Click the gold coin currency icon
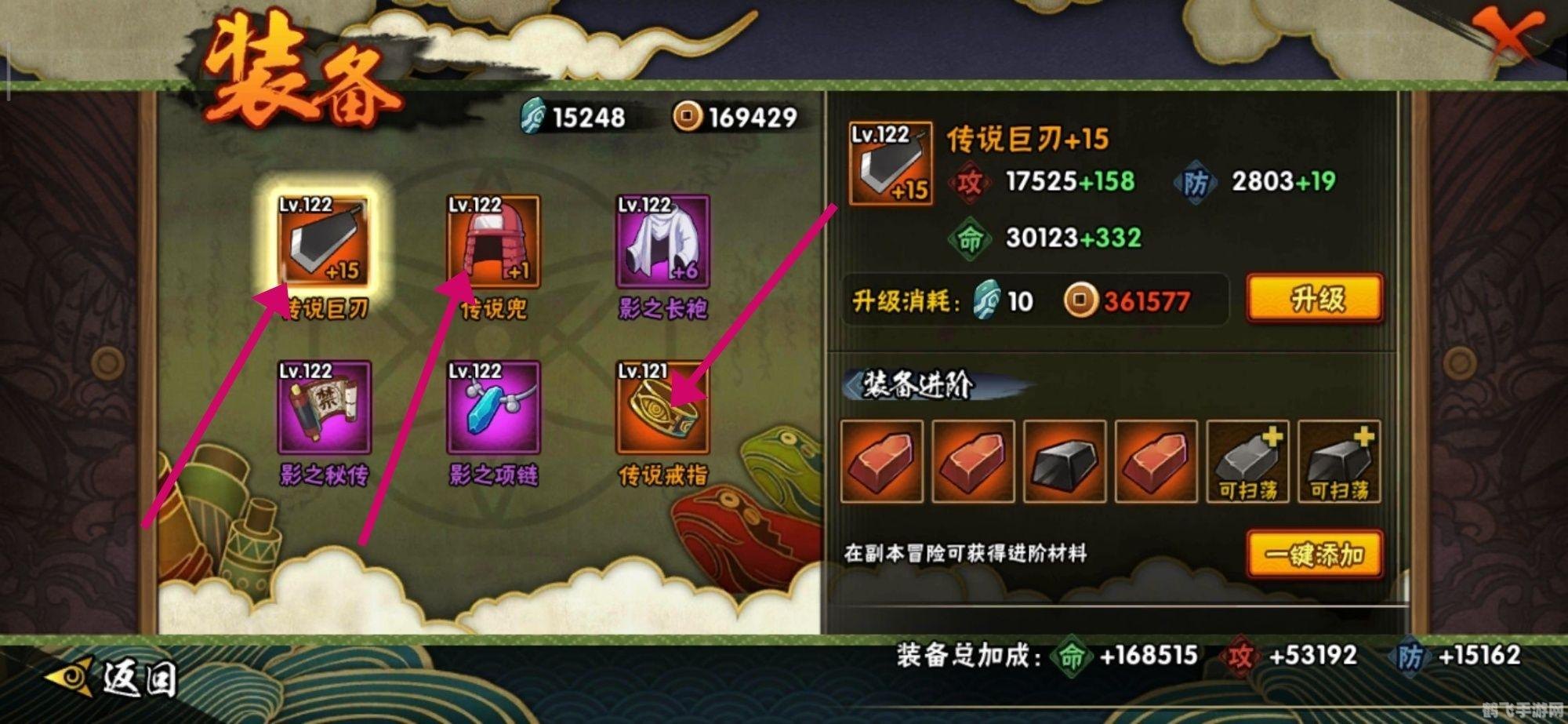 tap(690, 118)
